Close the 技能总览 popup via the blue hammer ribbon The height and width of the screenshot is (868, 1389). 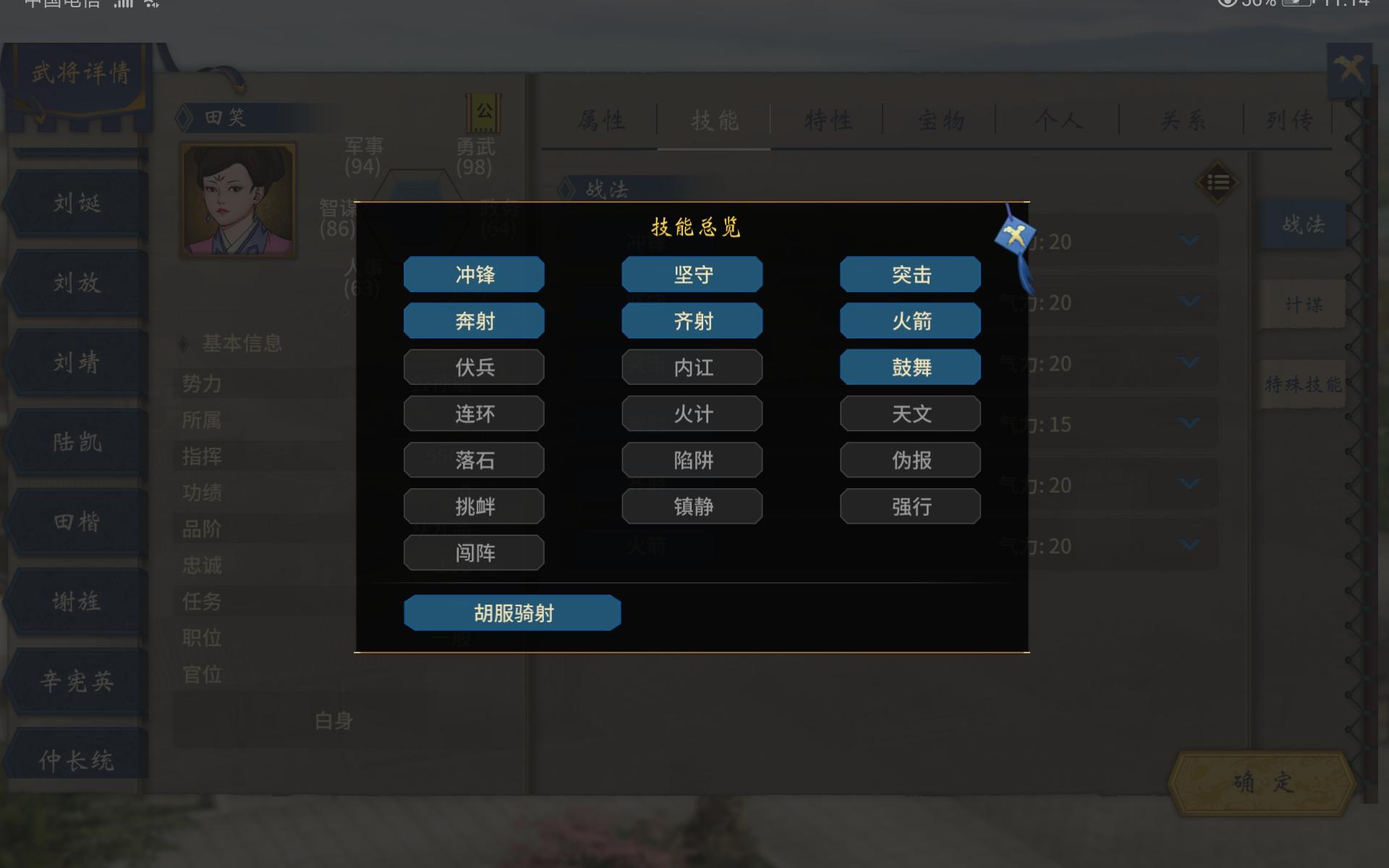(x=1016, y=233)
